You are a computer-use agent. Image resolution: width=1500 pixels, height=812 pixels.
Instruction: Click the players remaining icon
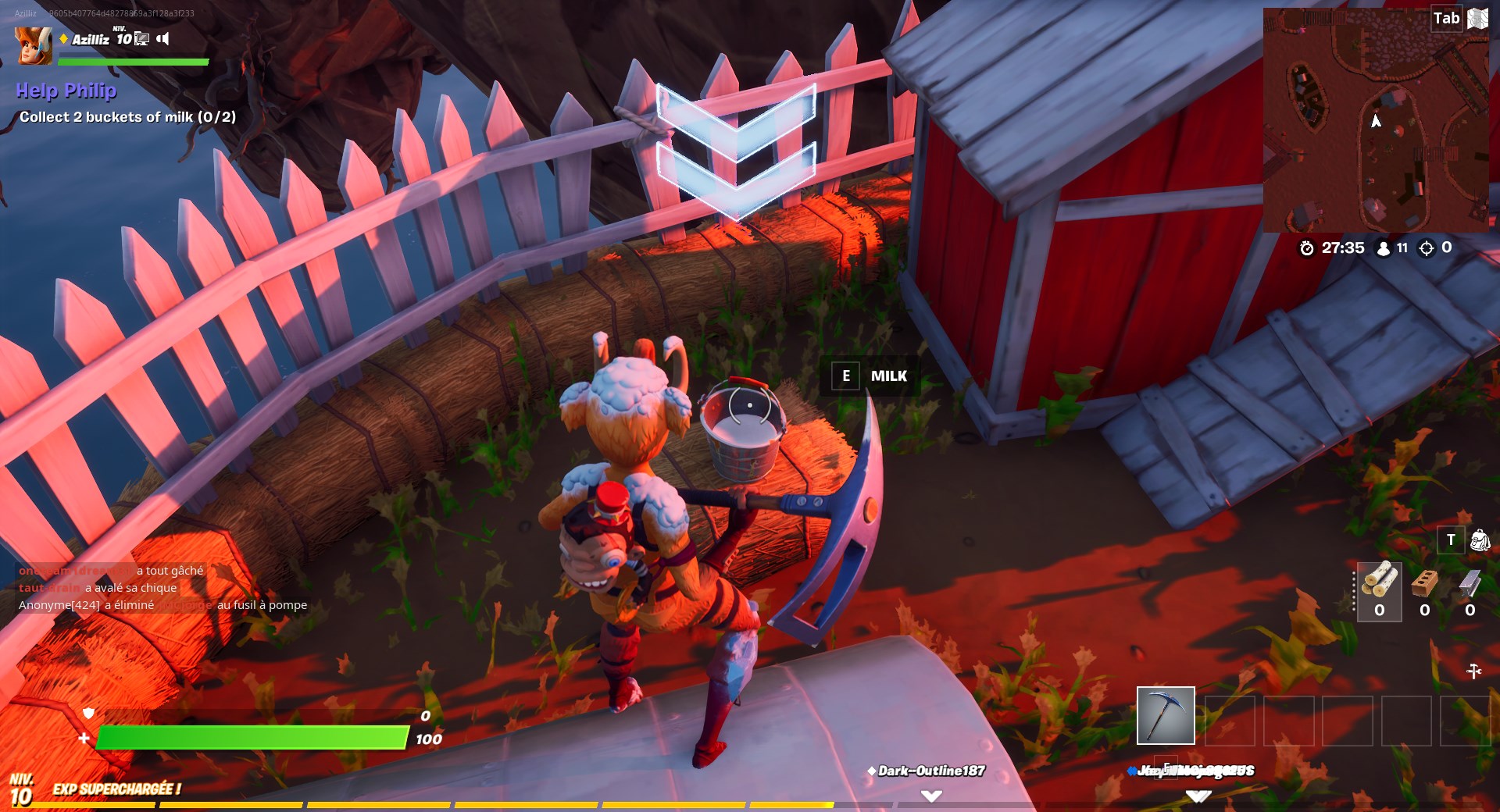pos(1383,248)
